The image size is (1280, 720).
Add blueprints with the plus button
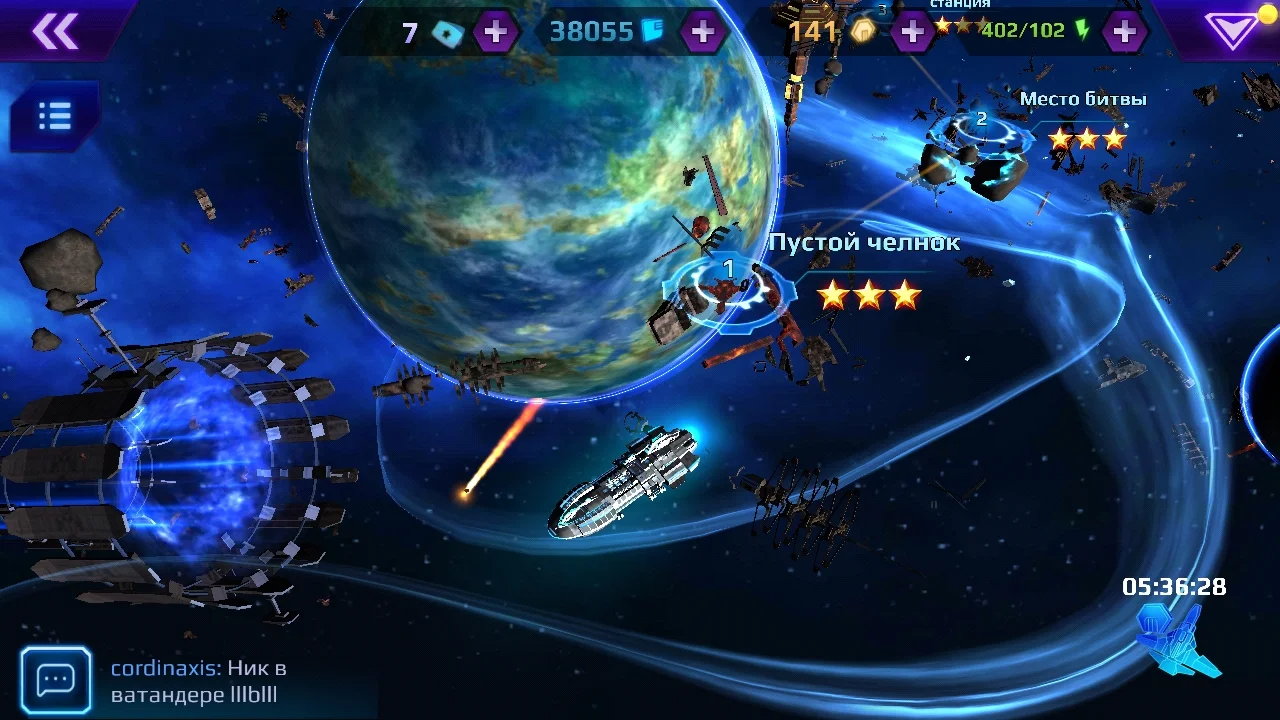point(498,31)
